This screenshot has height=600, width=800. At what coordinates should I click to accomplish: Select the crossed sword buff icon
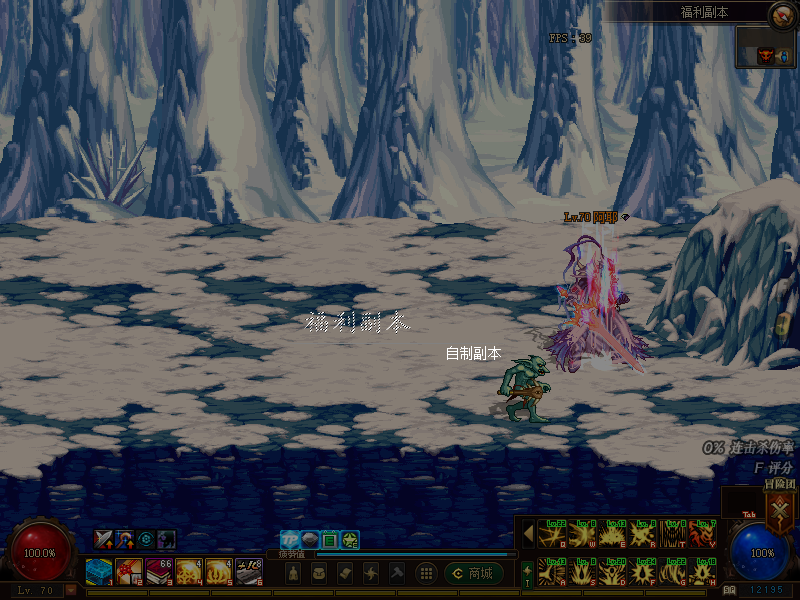[103, 538]
